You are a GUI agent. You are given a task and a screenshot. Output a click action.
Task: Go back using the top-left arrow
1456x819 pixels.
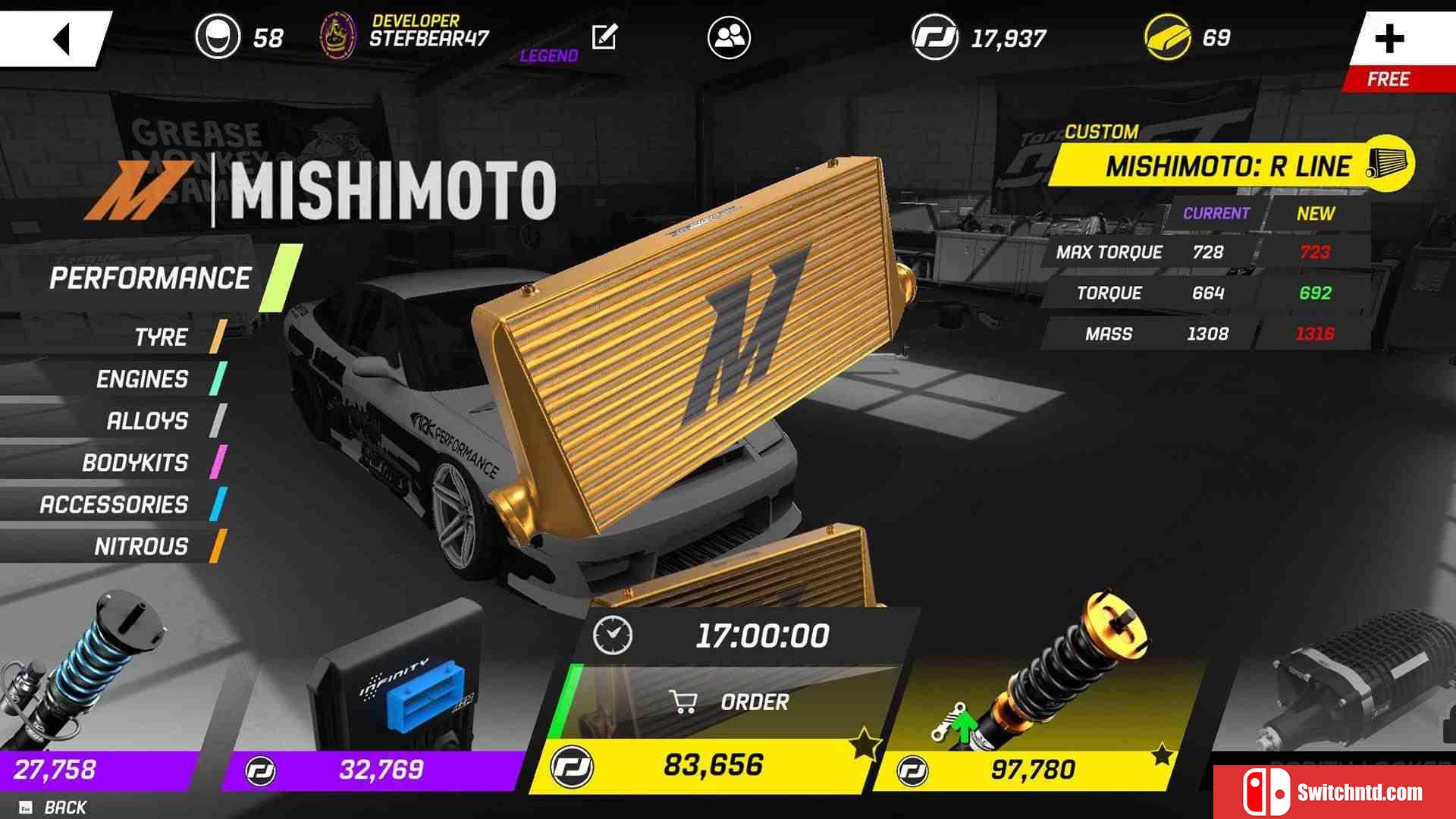click(61, 38)
